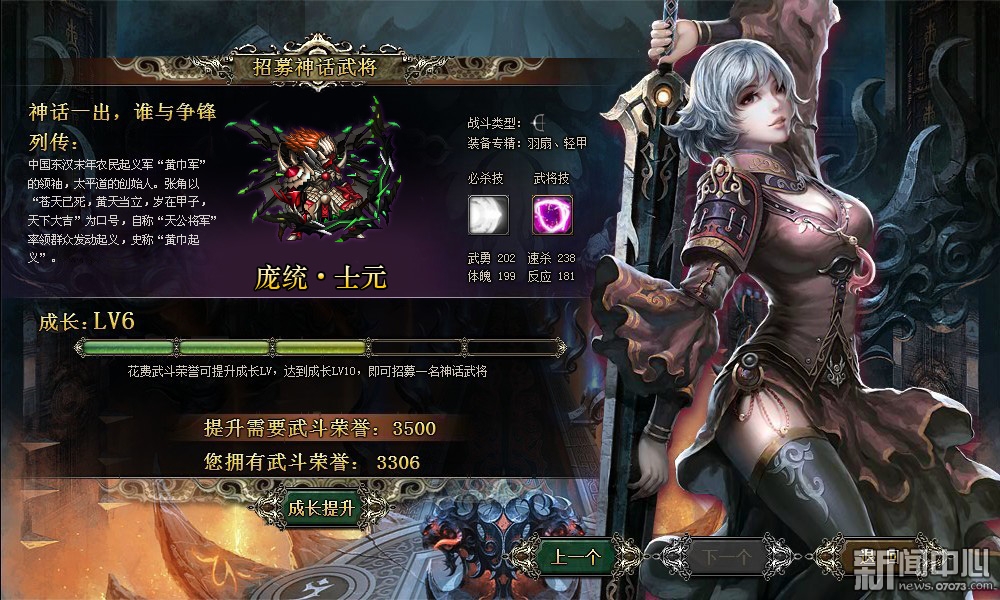Go to the previous general with 上一个
Screen dimensions: 1000x600
click(x=575, y=555)
